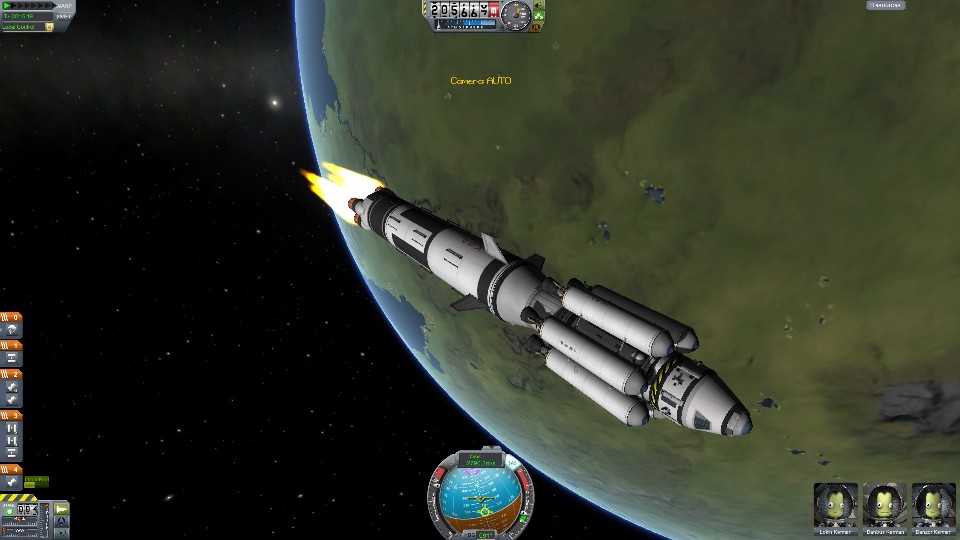Click the Resources button at top right
The height and width of the screenshot is (540, 960).
(x=884, y=5)
